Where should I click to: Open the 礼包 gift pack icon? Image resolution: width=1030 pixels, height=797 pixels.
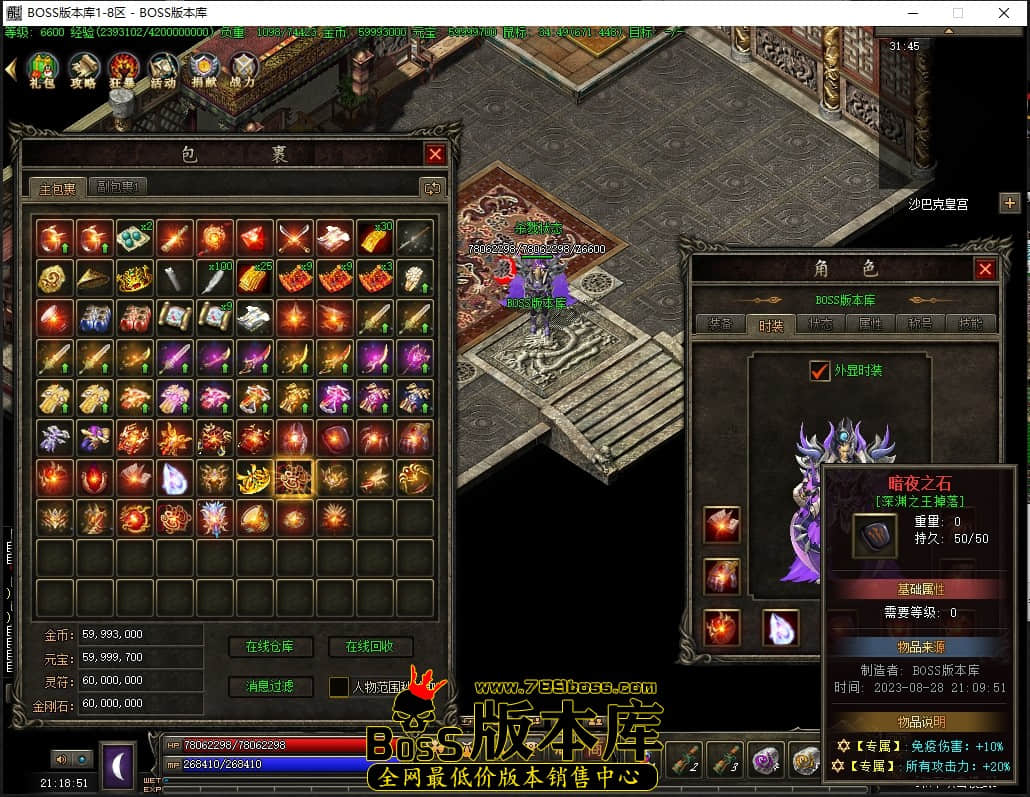42,71
